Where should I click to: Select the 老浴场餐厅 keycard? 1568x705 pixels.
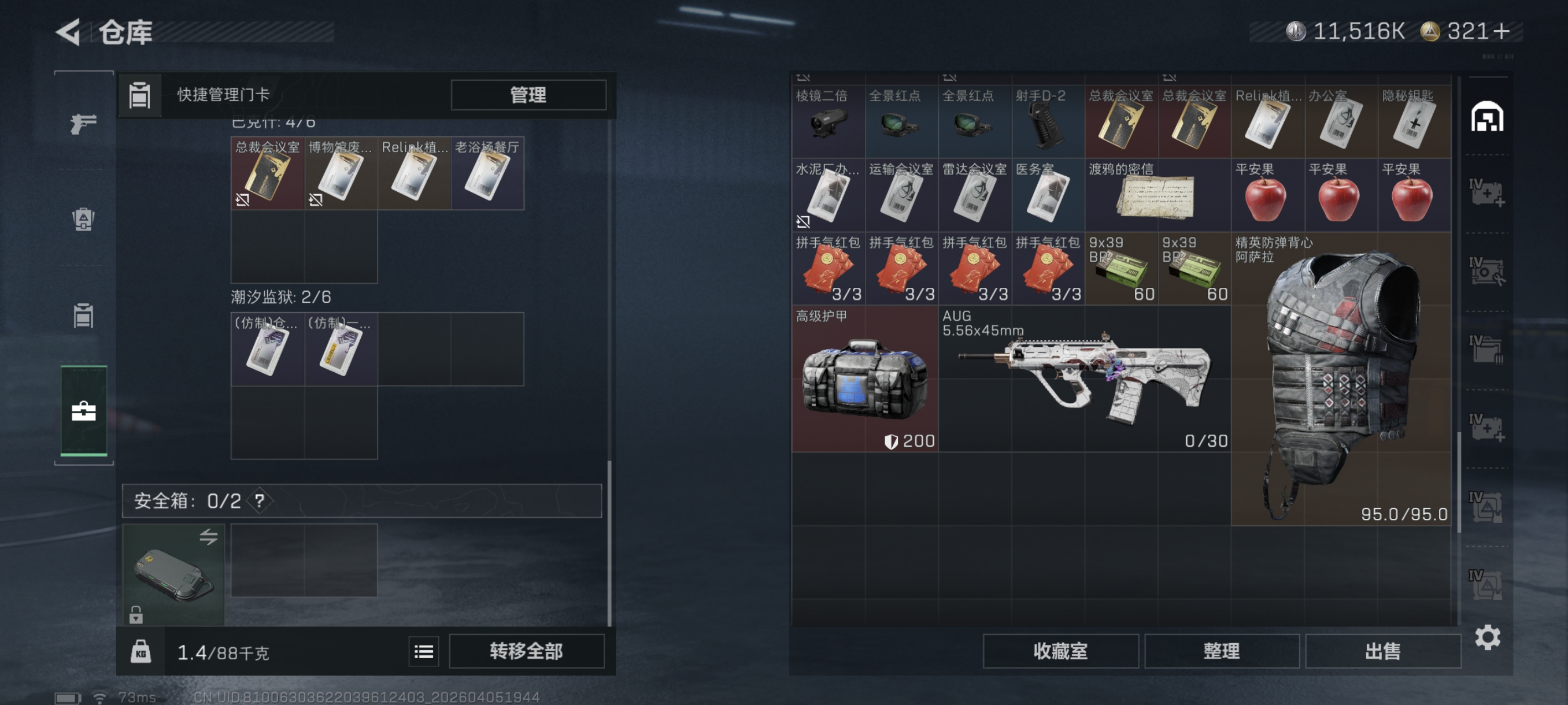click(x=487, y=174)
